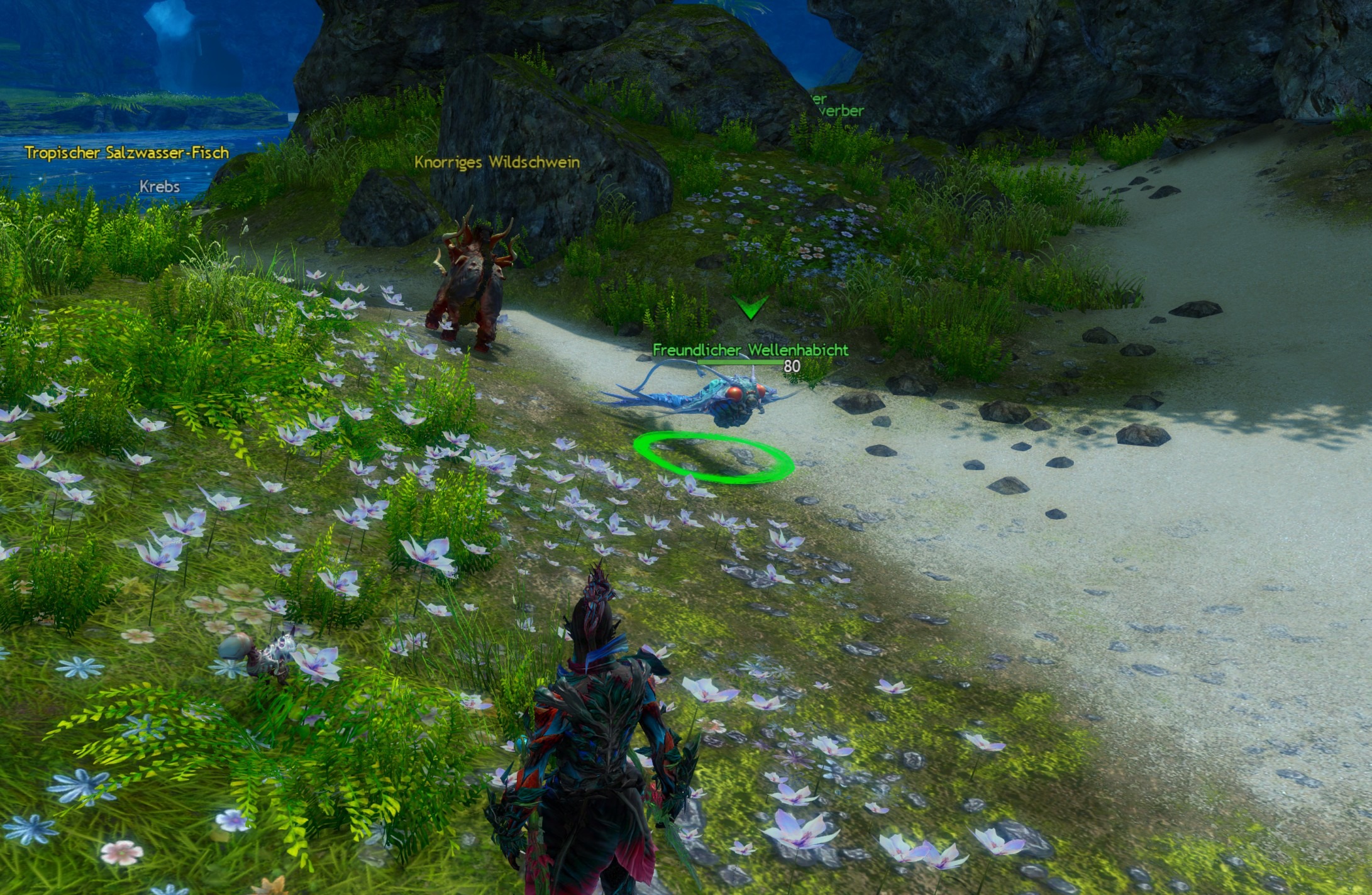Click the Tropischer Salzwasser-Fisch label

pyautogui.click(x=127, y=153)
